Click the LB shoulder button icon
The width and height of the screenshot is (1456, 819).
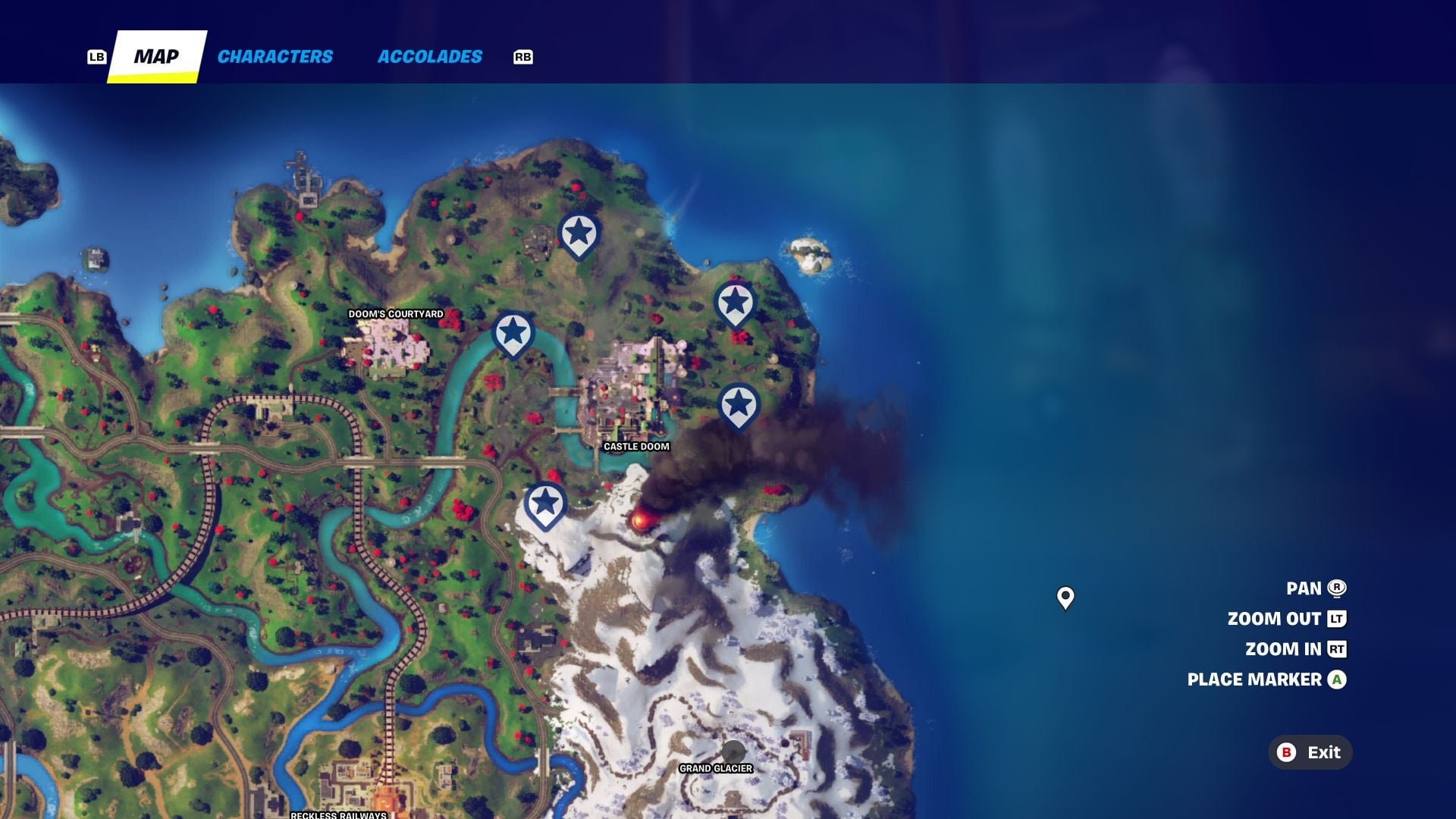[x=96, y=56]
